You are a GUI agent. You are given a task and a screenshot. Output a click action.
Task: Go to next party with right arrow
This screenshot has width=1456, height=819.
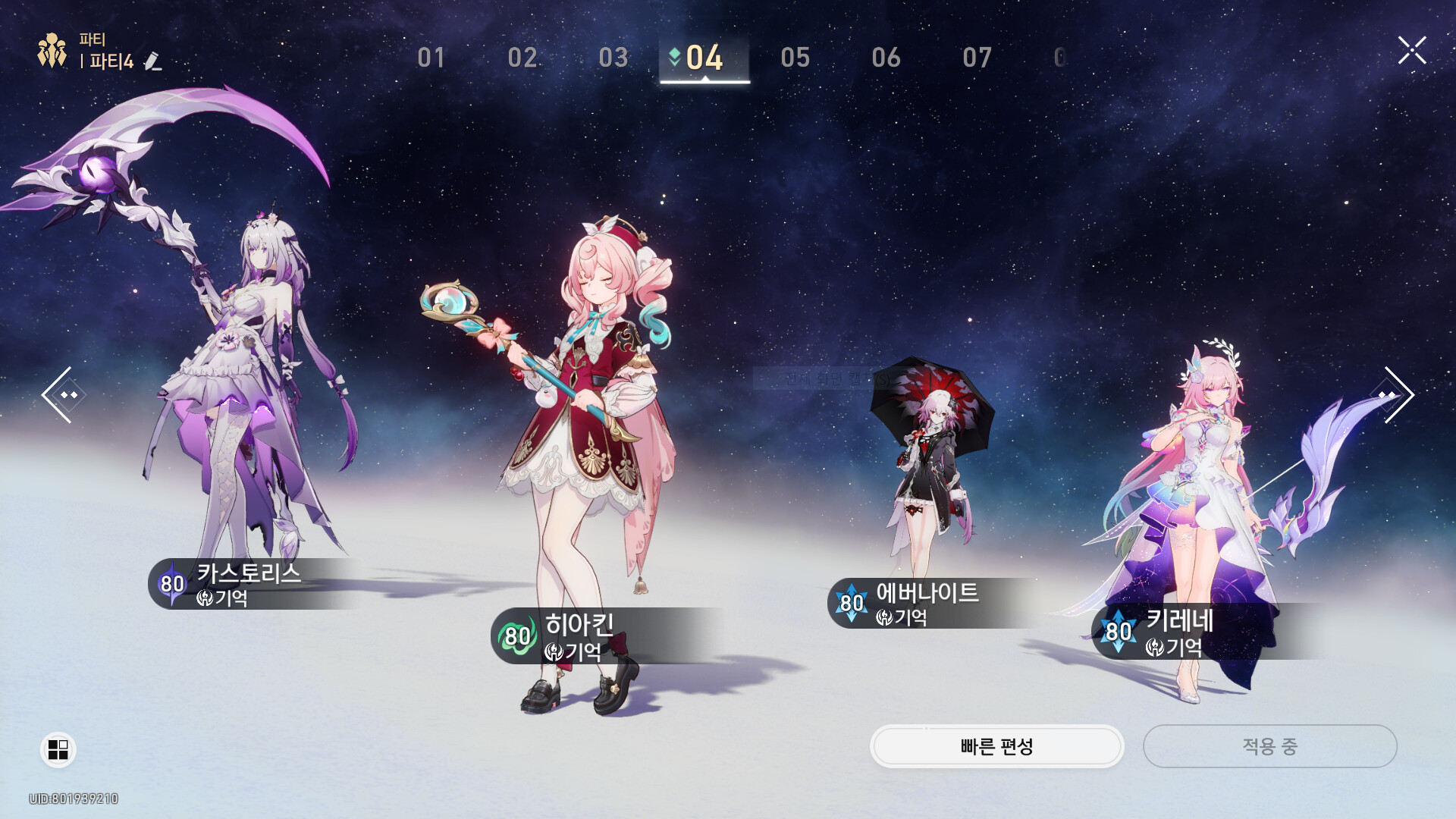point(1397,394)
